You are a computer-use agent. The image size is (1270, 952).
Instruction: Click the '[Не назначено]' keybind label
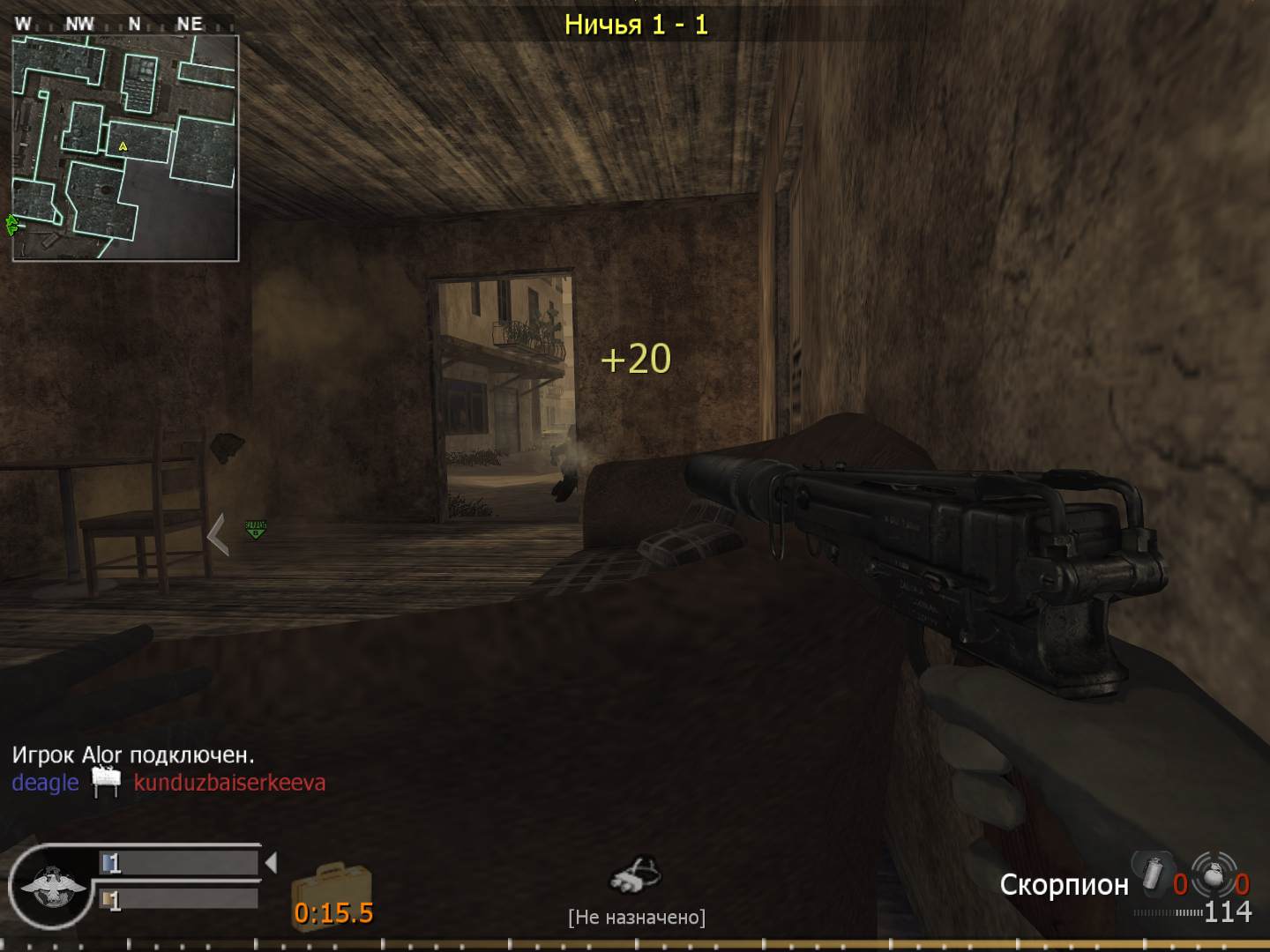[x=638, y=917]
